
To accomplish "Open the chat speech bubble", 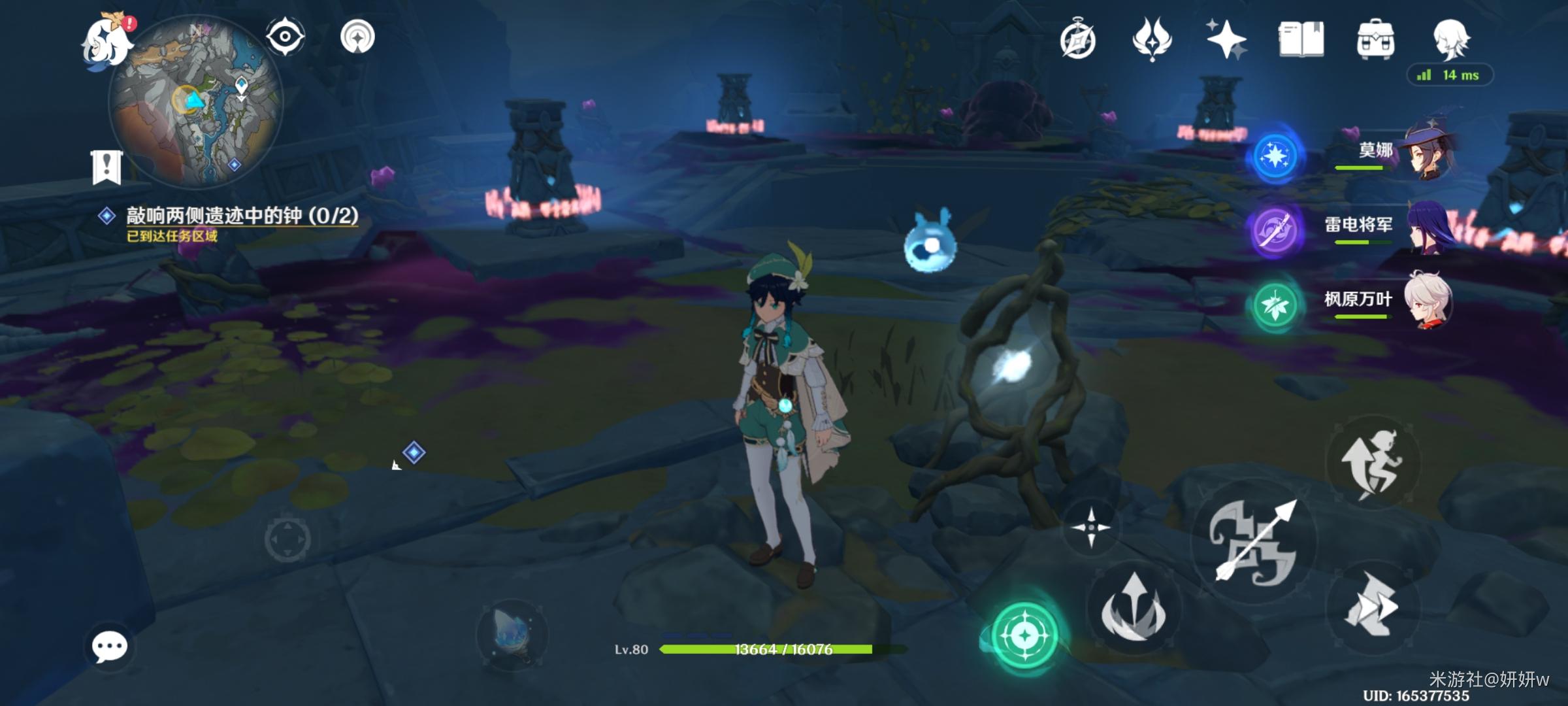I will click(x=109, y=647).
